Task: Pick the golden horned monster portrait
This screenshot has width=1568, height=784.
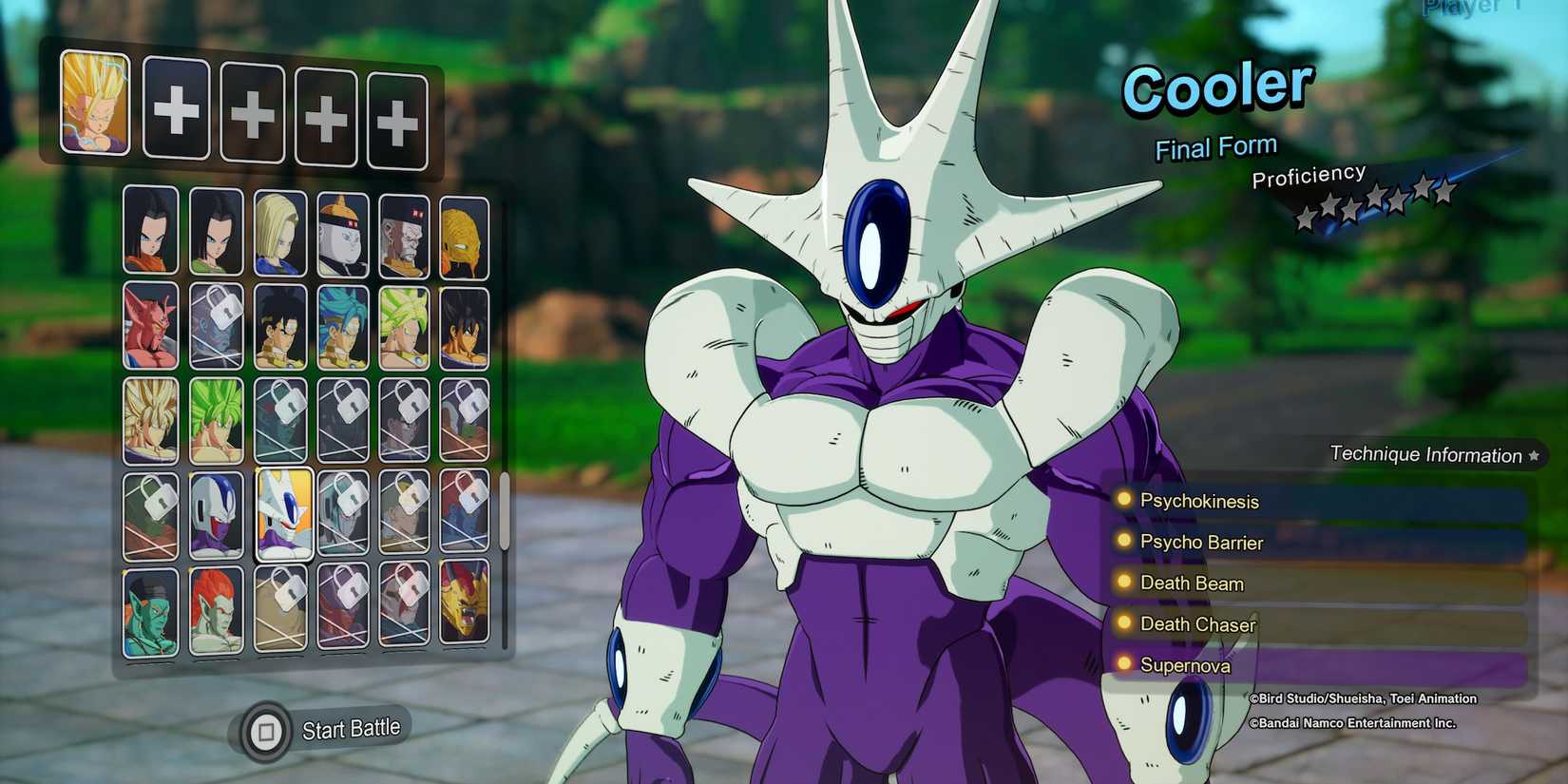Action: 464,602
